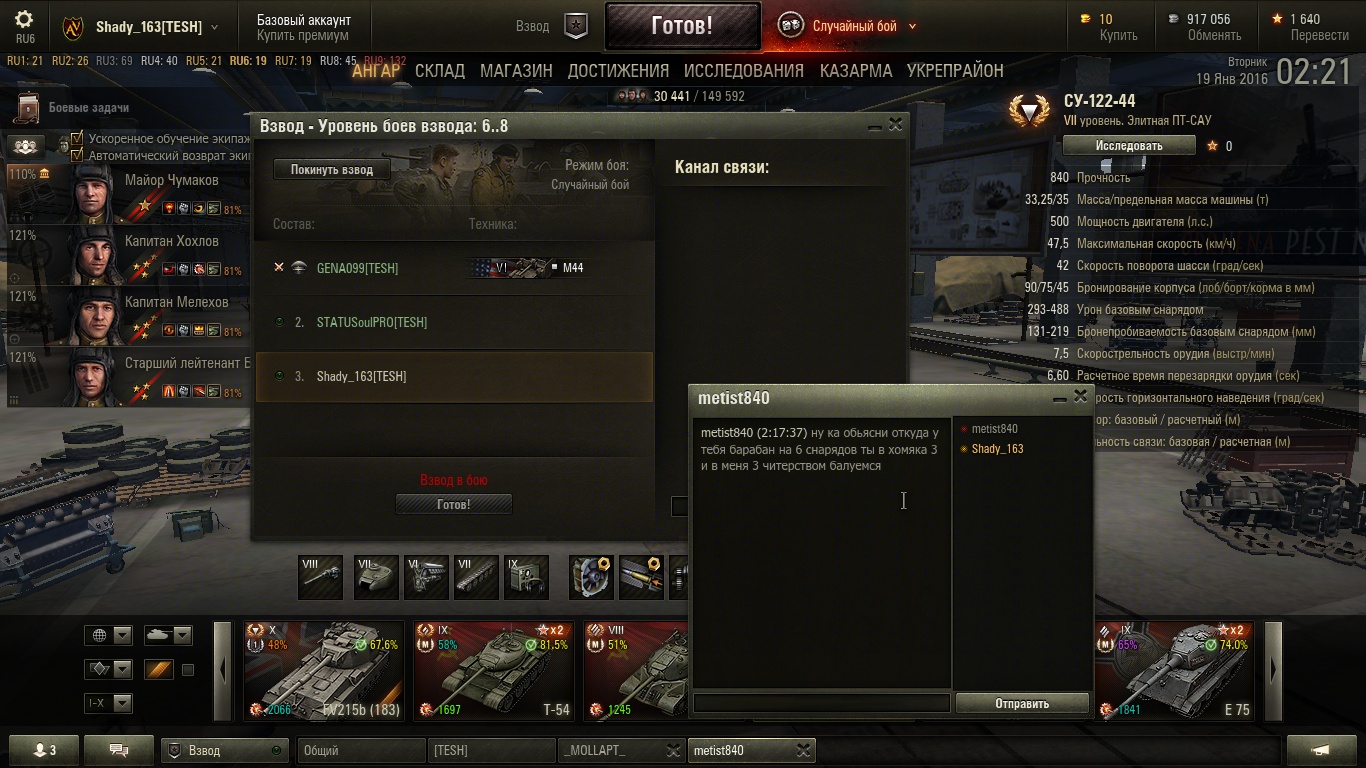
Task: Switch to the _MOLLAPT_ chat tab
Action: tap(610, 750)
